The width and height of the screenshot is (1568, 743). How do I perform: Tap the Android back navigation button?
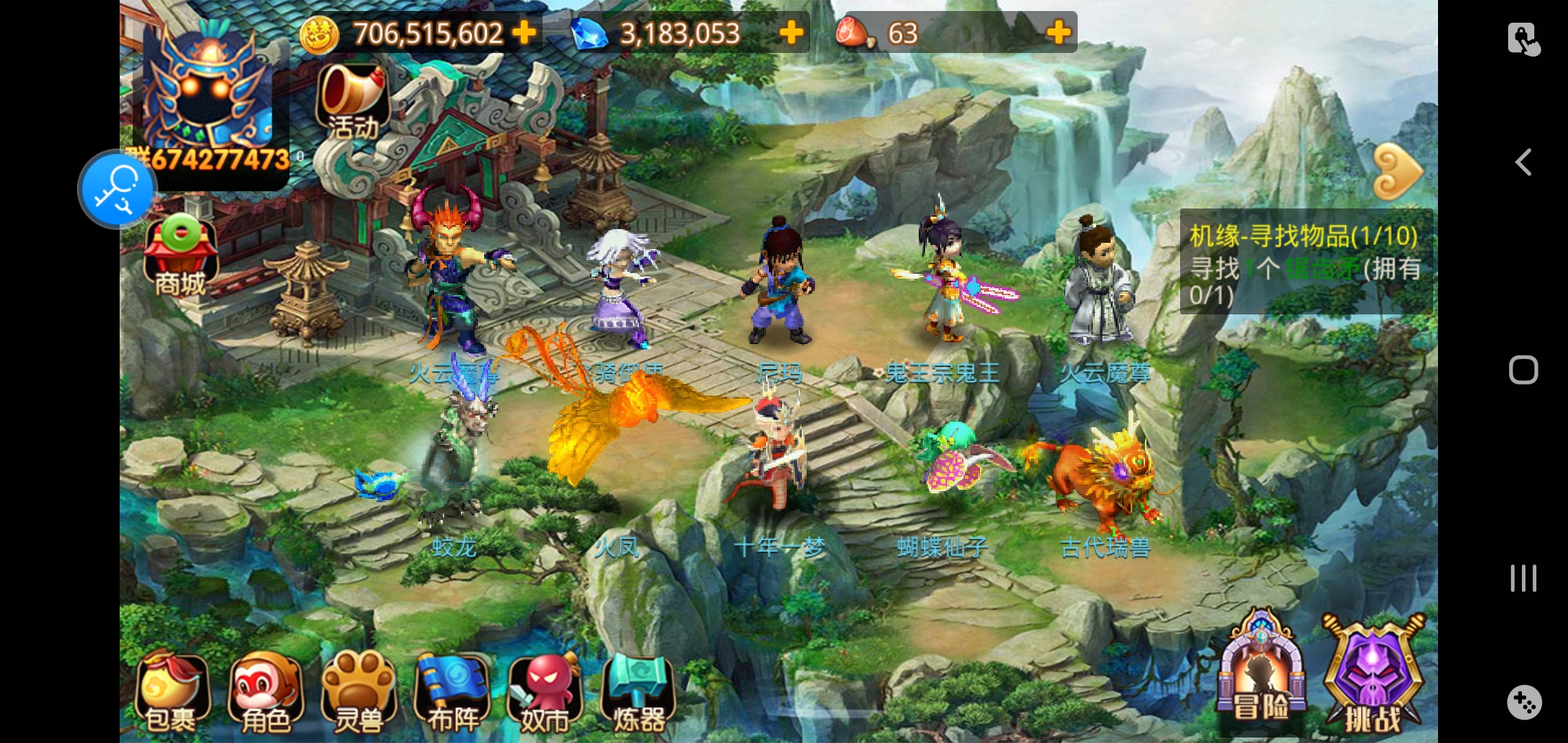tap(1523, 163)
